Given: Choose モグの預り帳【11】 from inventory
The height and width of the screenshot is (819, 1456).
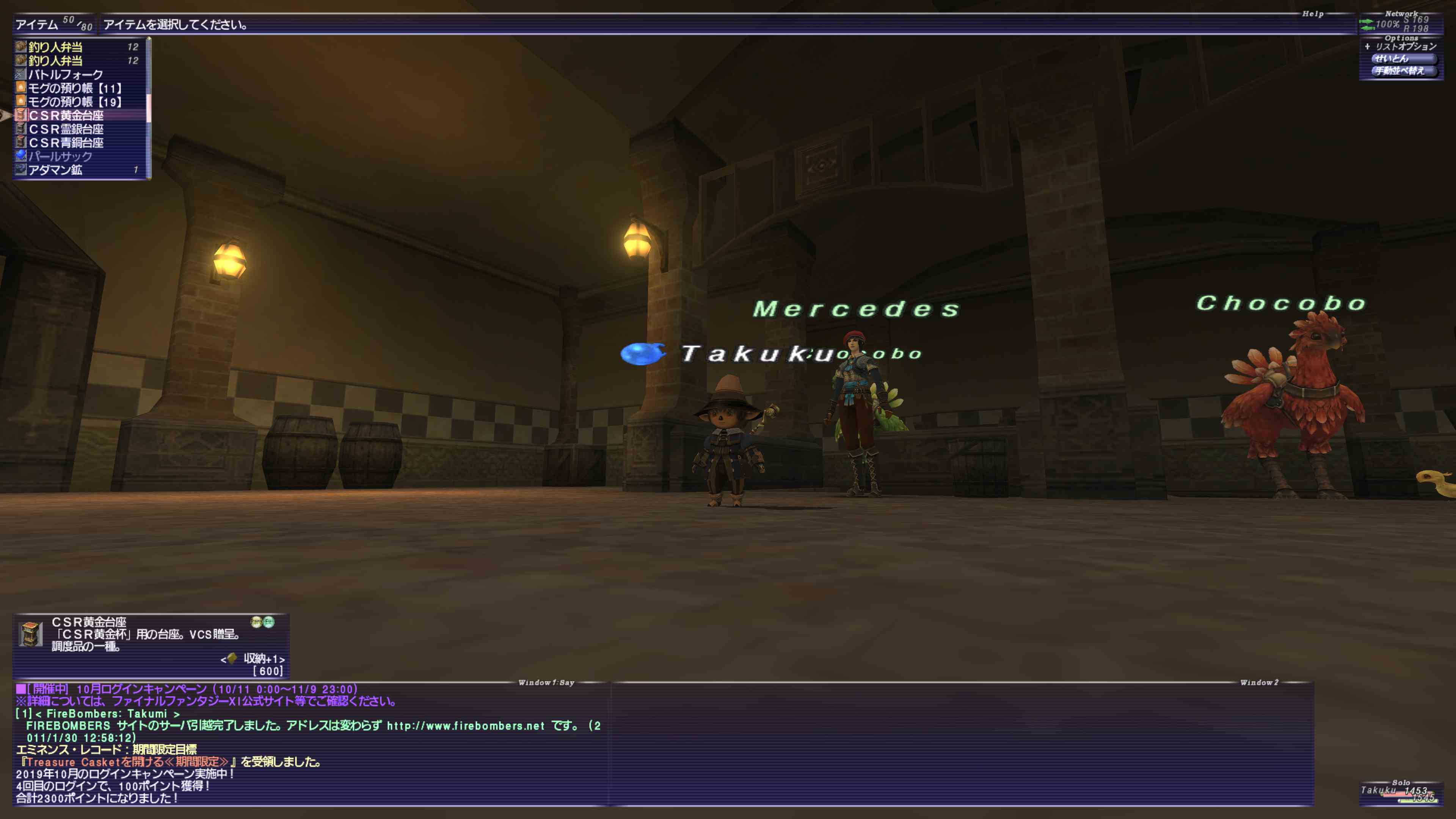Looking at the screenshot, I should 75,88.
